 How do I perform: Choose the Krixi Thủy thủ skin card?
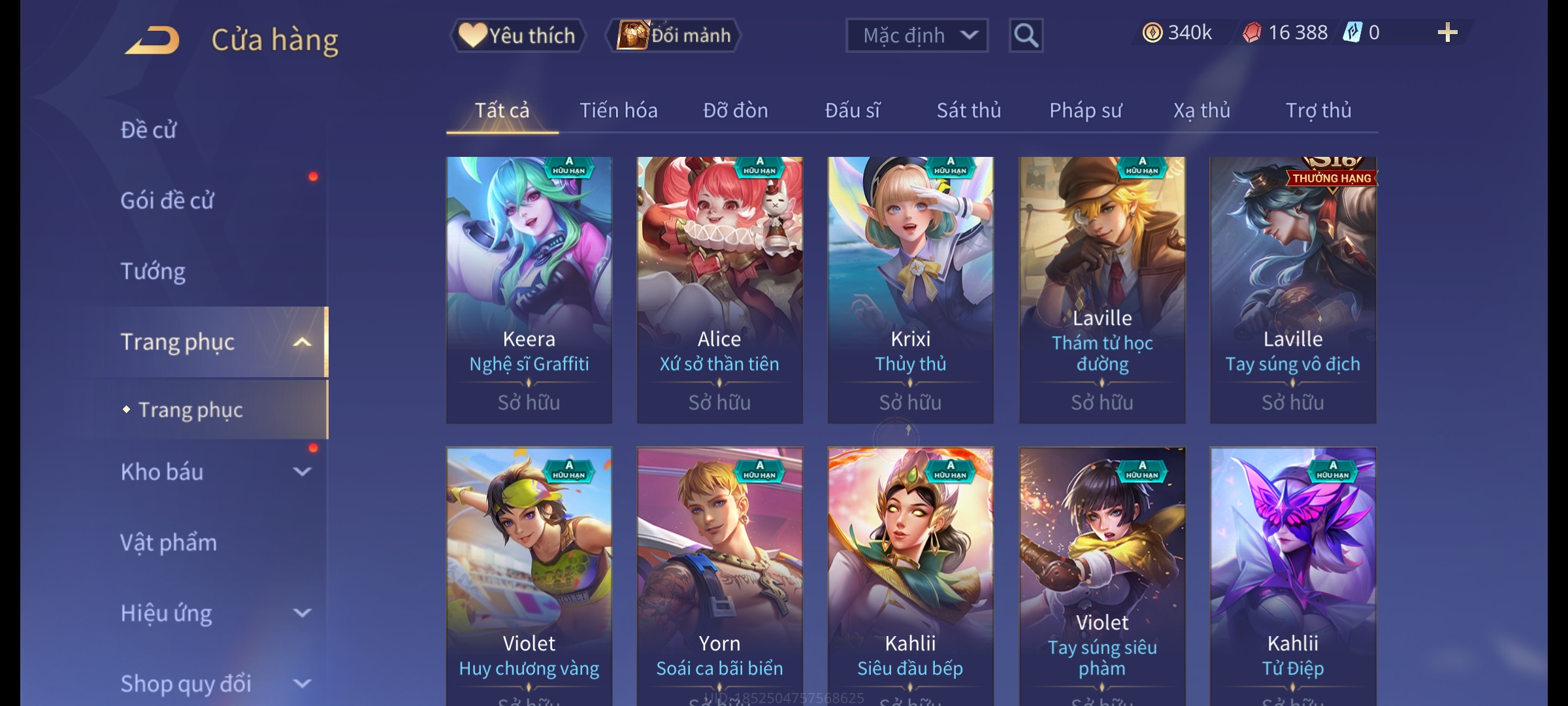(910, 290)
